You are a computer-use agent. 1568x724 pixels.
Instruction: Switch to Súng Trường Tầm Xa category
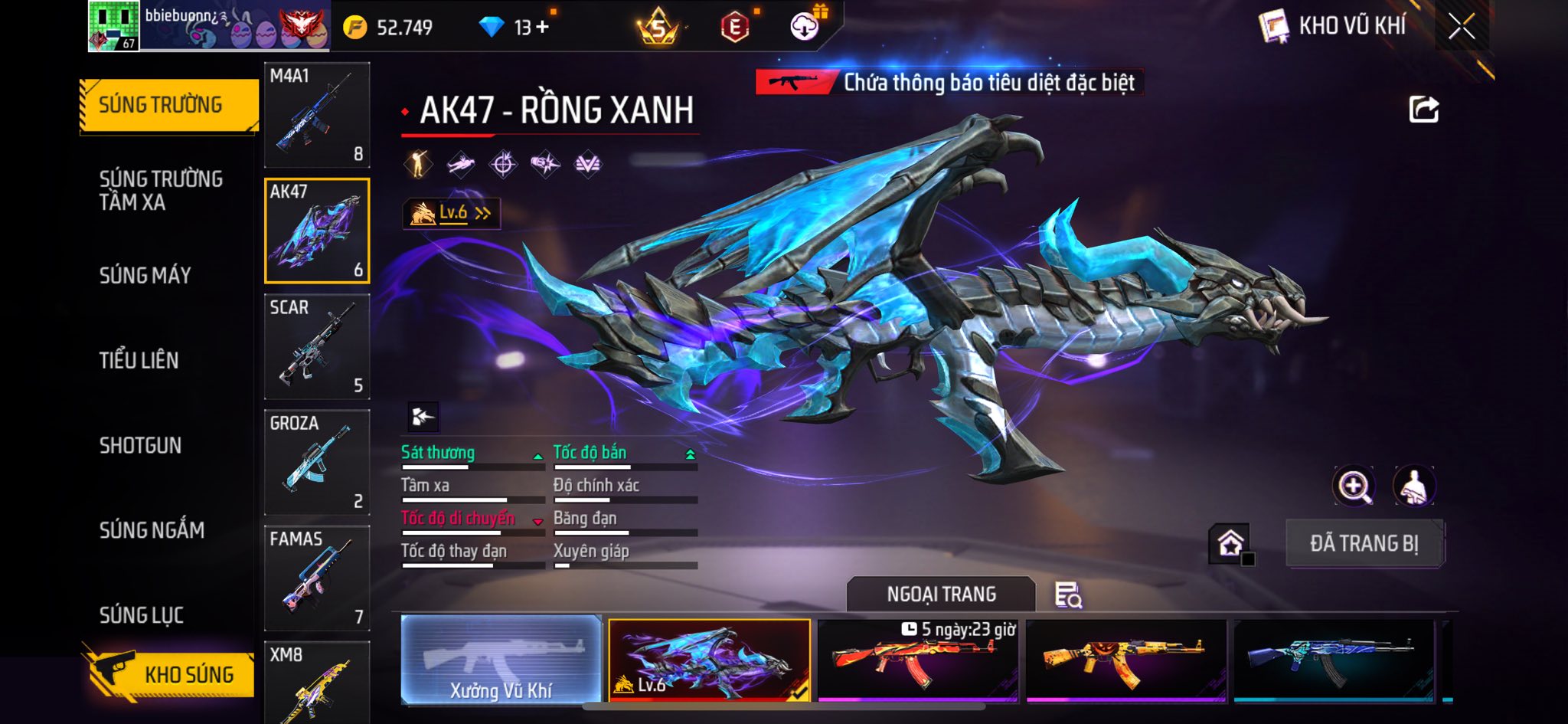point(161,190)
